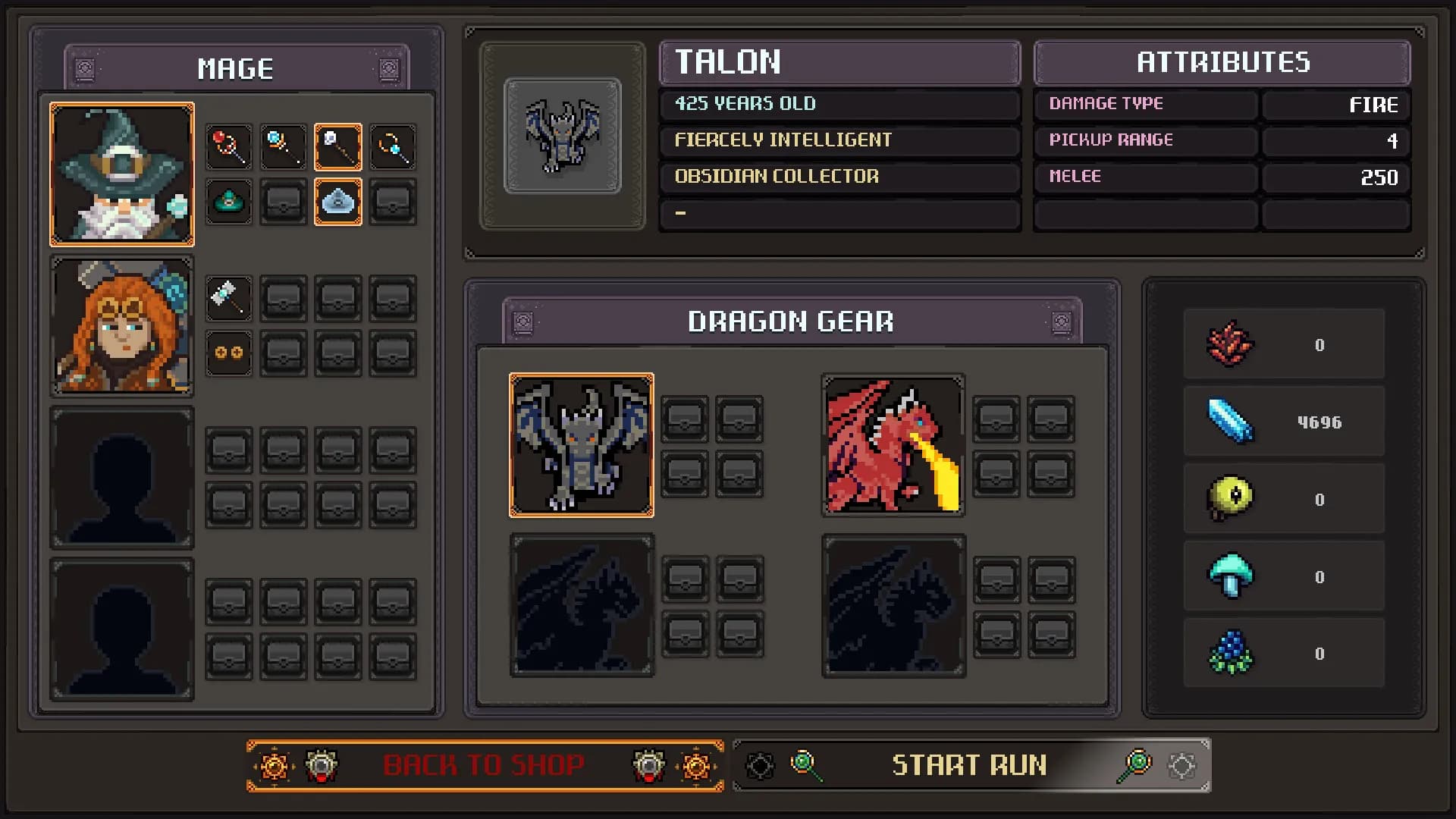1456x819 pixels.
Task: Toggle the equipped white crystal staff
Action: pos(339,147)
